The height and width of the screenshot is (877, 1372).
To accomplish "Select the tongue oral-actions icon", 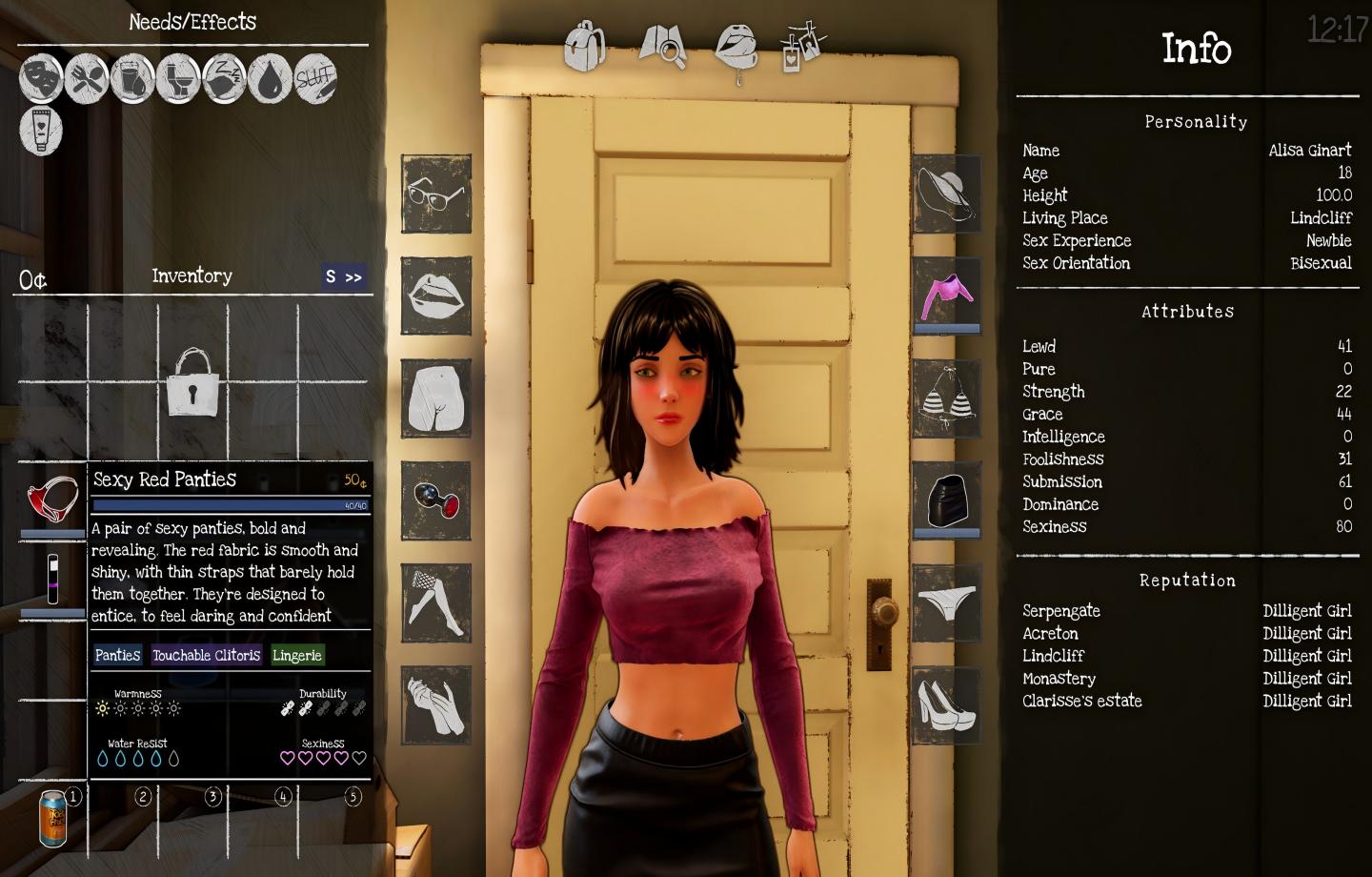I will pos(735,46).
